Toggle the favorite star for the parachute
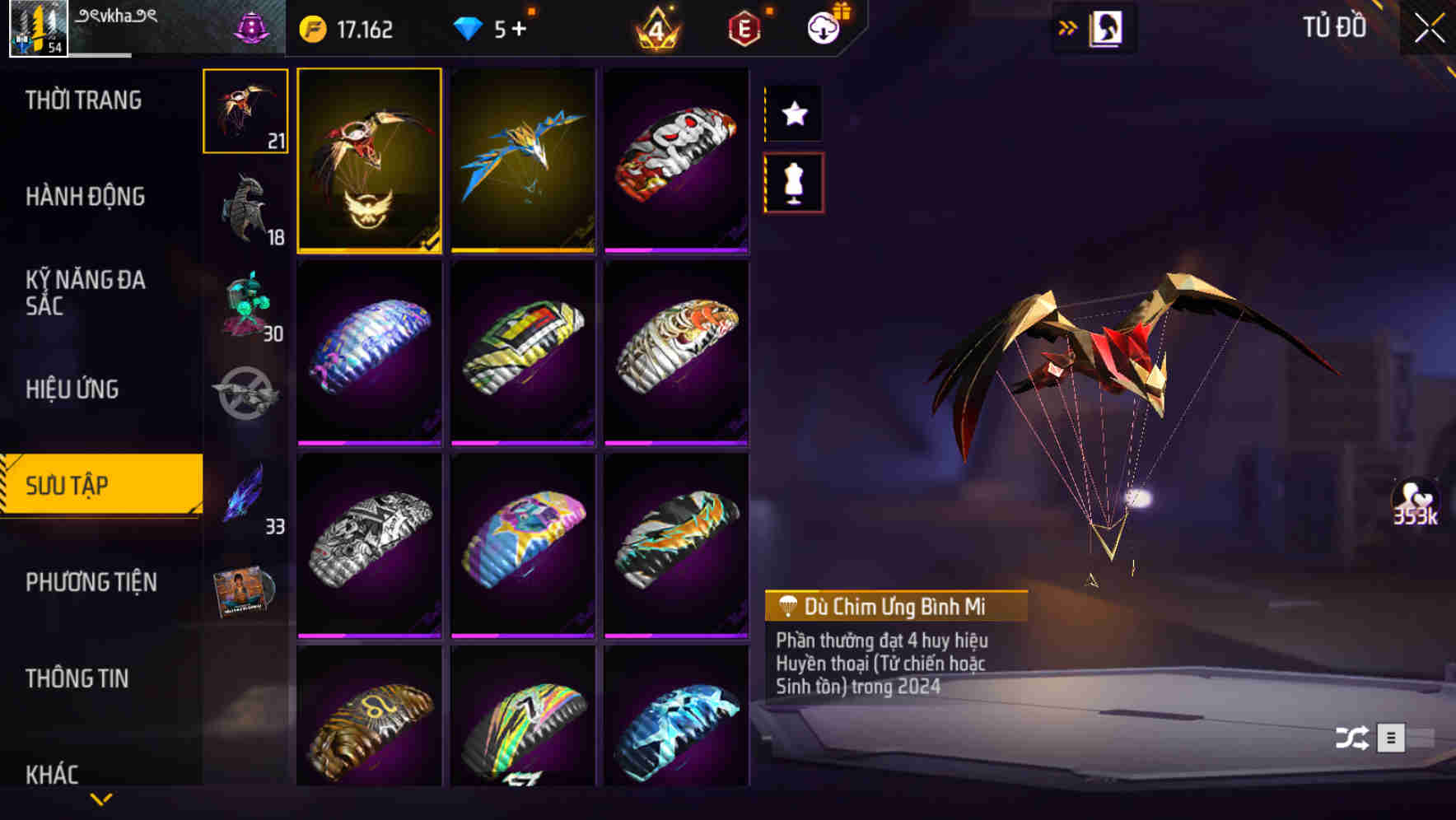 793,114
